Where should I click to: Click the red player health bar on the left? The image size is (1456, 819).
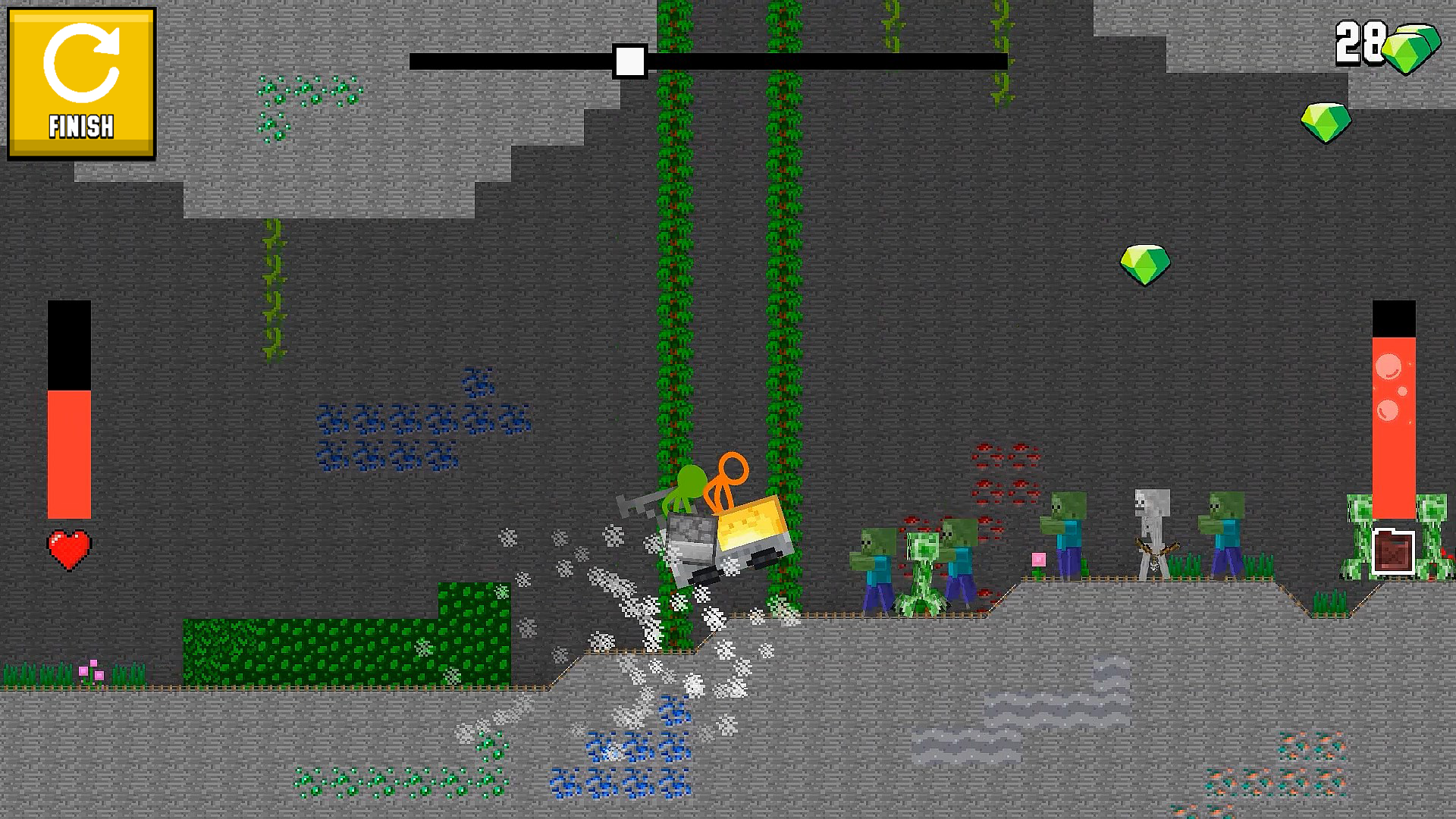click(x=71, y=447)
